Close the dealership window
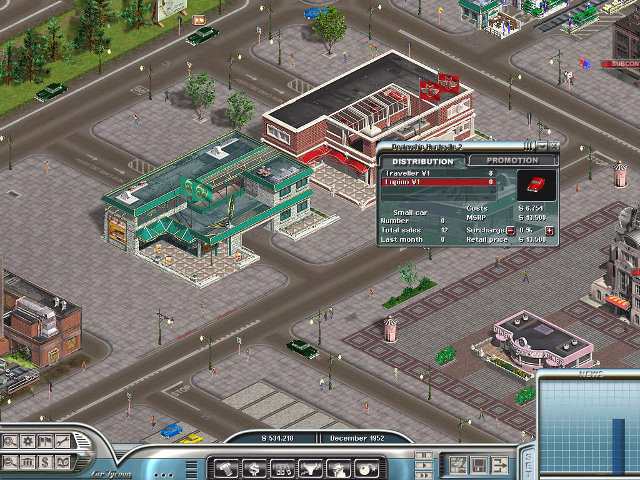This screenshot has width=640, height=480. pyautogui.click(x=552, y=146)
